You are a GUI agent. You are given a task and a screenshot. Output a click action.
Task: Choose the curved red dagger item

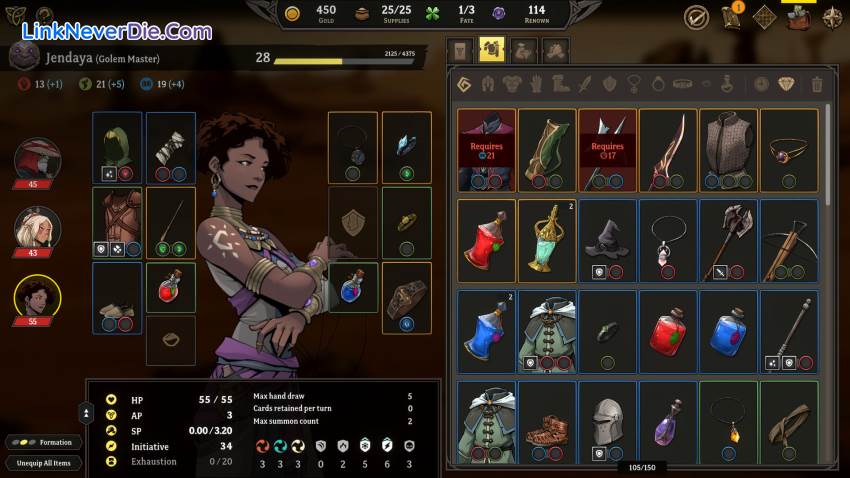click(667, 149)
